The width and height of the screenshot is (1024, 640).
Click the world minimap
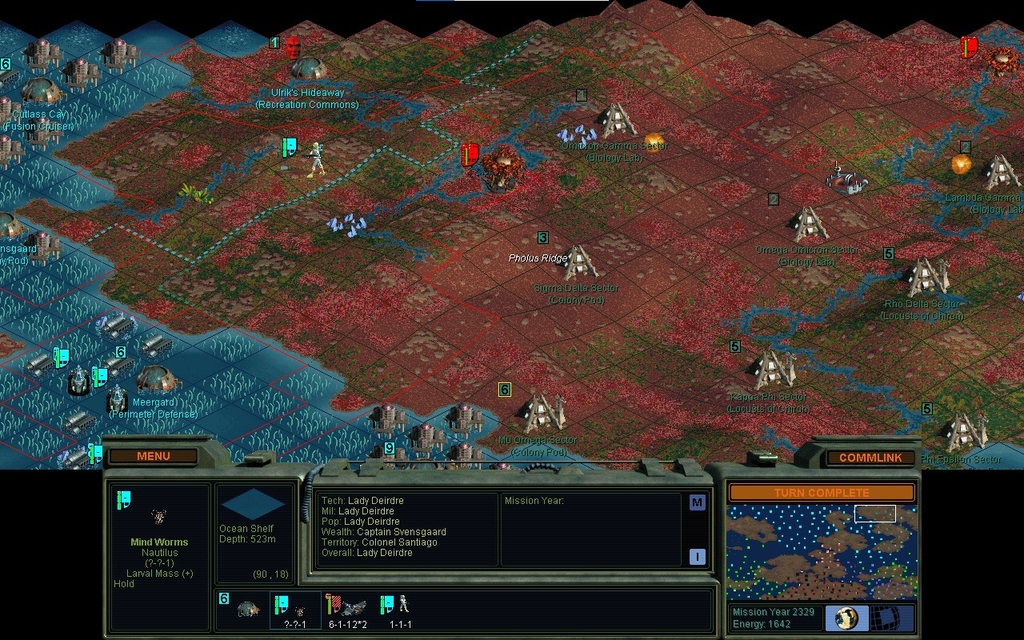[x=820, y=551]
